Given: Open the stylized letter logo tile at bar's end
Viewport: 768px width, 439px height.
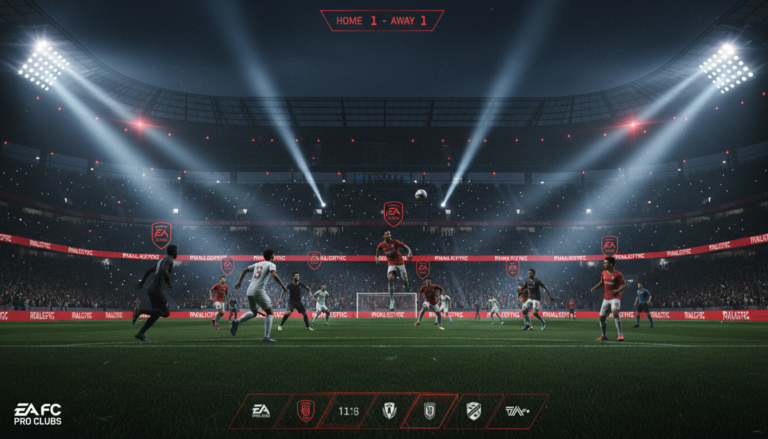Looking at the screenshot, I should [517, 411].
